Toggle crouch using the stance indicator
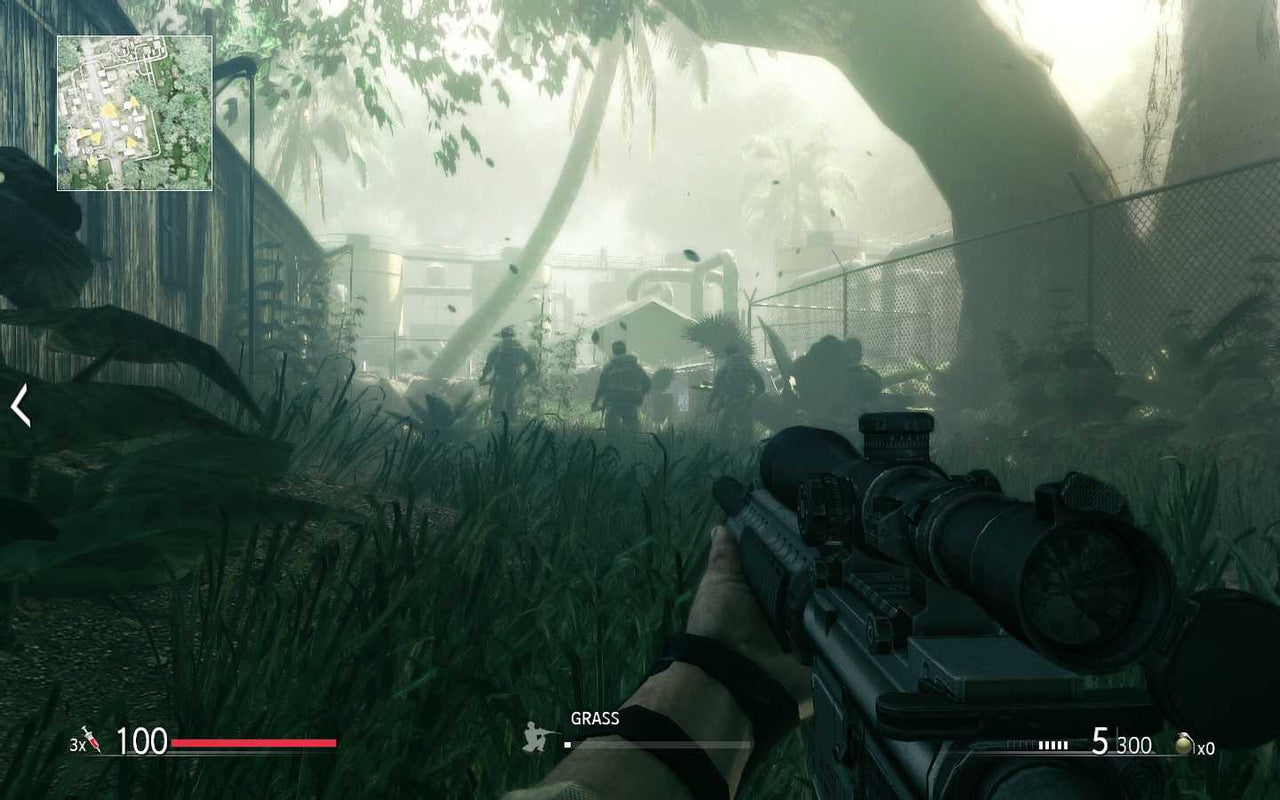1280x800 pixels. tap(533, 736)
